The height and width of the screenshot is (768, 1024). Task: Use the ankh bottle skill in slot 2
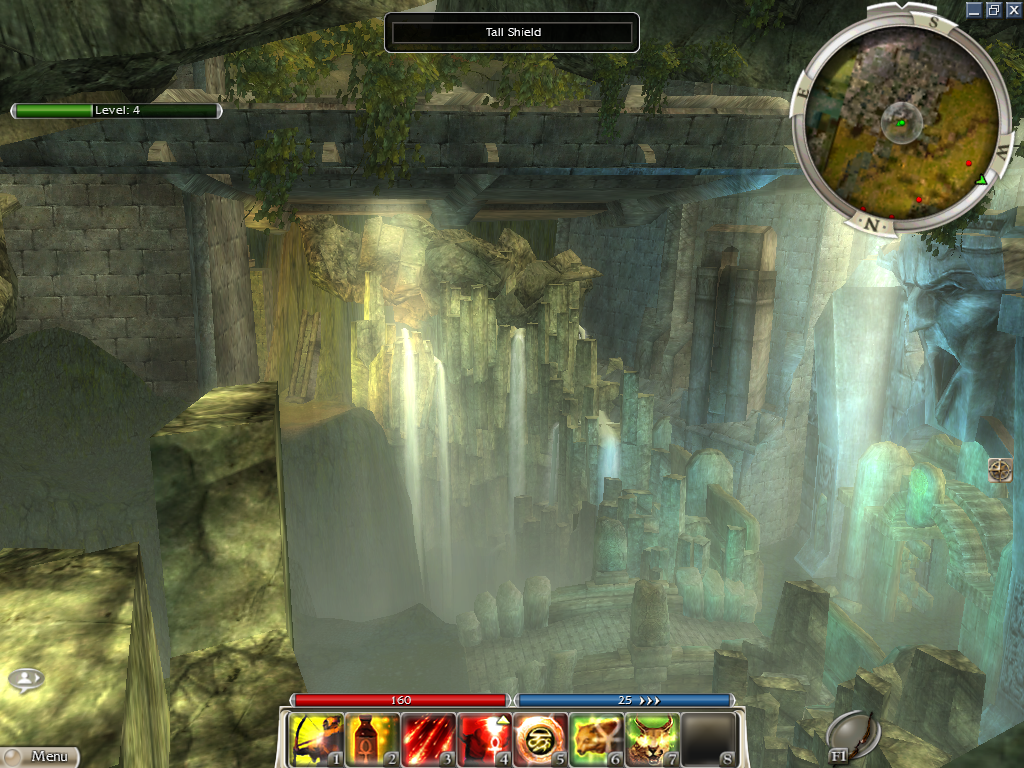372,739
